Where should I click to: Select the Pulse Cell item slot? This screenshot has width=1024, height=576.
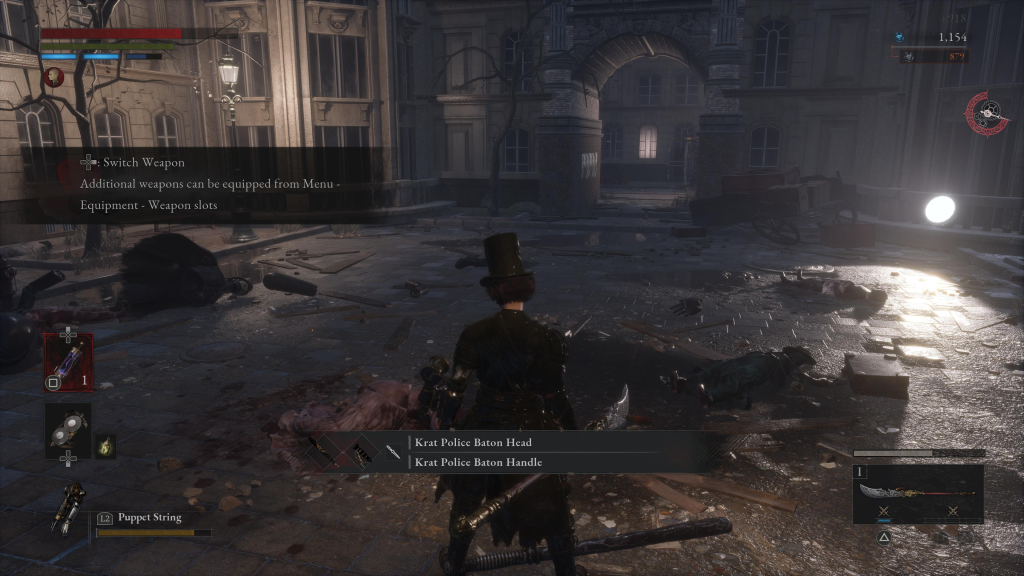click(x=68, y=360)
